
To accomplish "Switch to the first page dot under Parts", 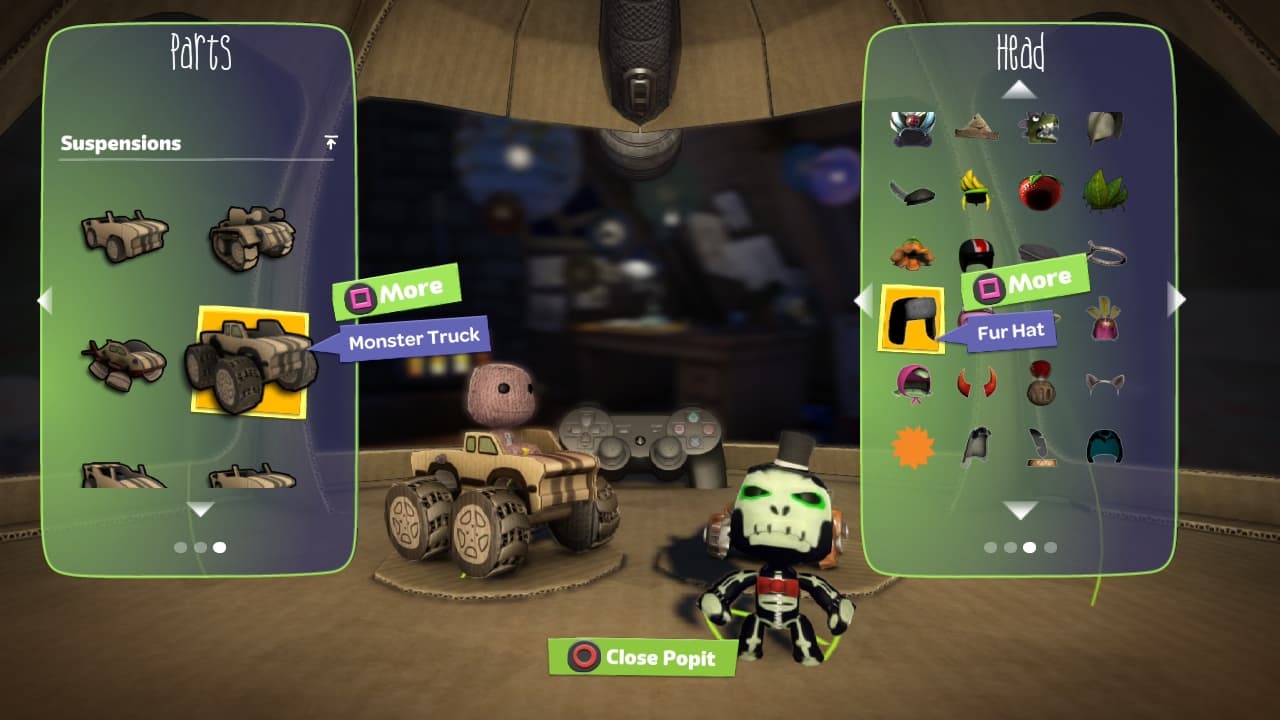I will tap(180, 547).
